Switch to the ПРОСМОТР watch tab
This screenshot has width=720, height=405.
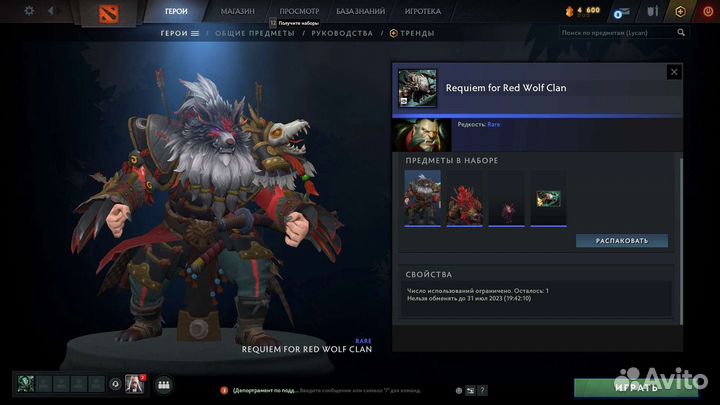(299, 11)
